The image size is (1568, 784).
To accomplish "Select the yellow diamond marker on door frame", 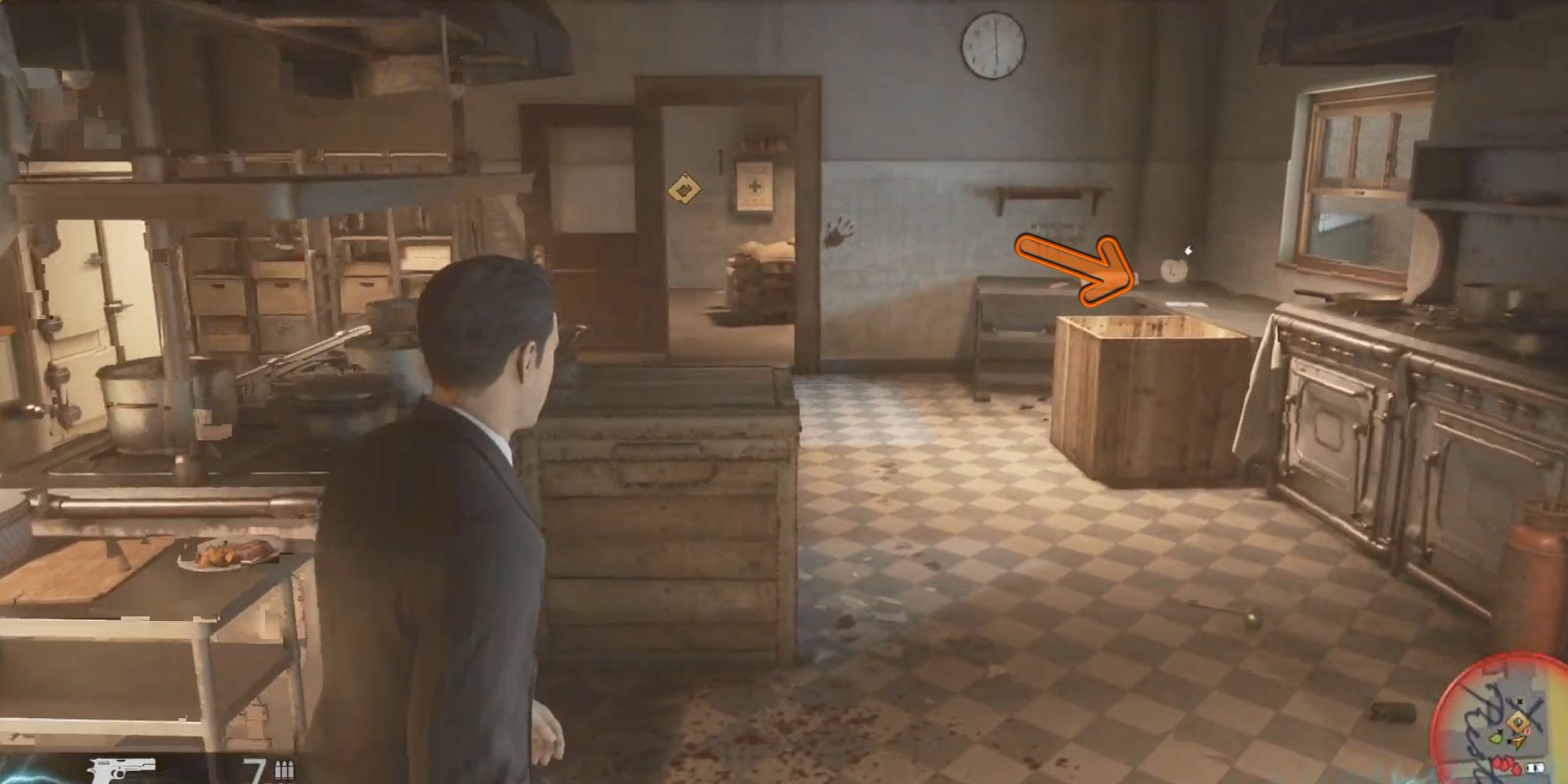I will (x=684, y=188).
